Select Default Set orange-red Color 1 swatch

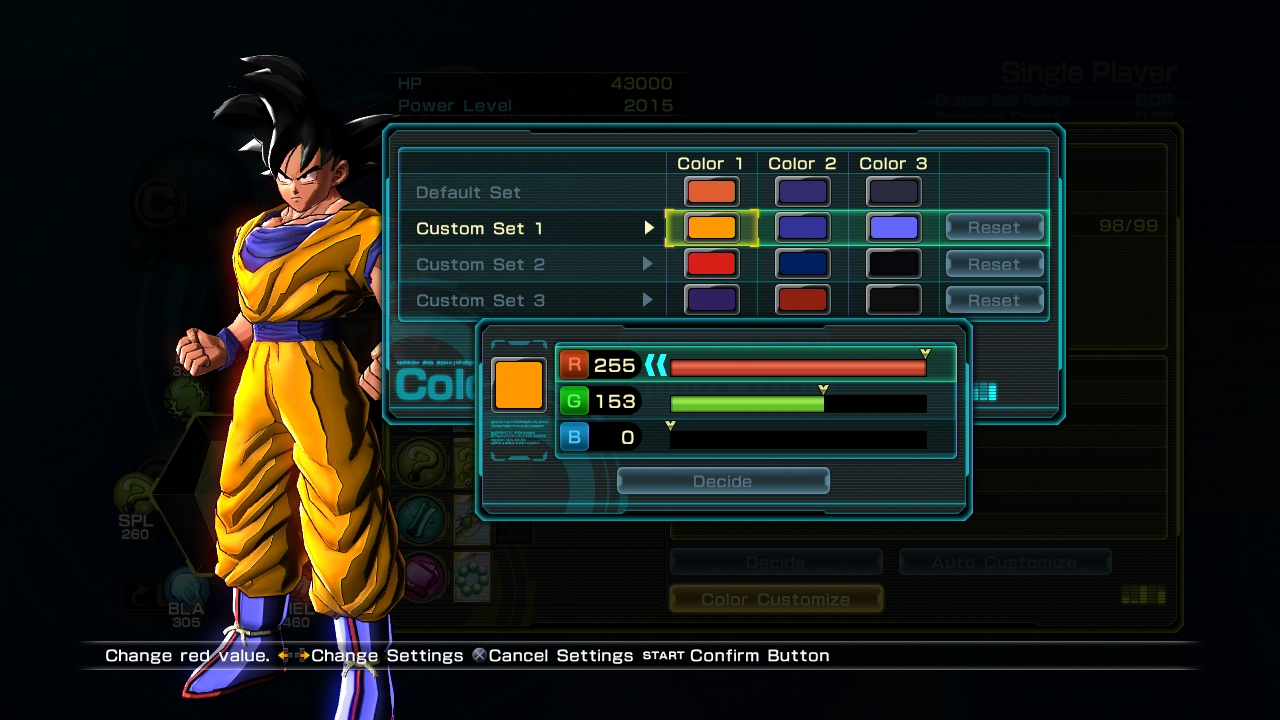(x=711, y=192)
